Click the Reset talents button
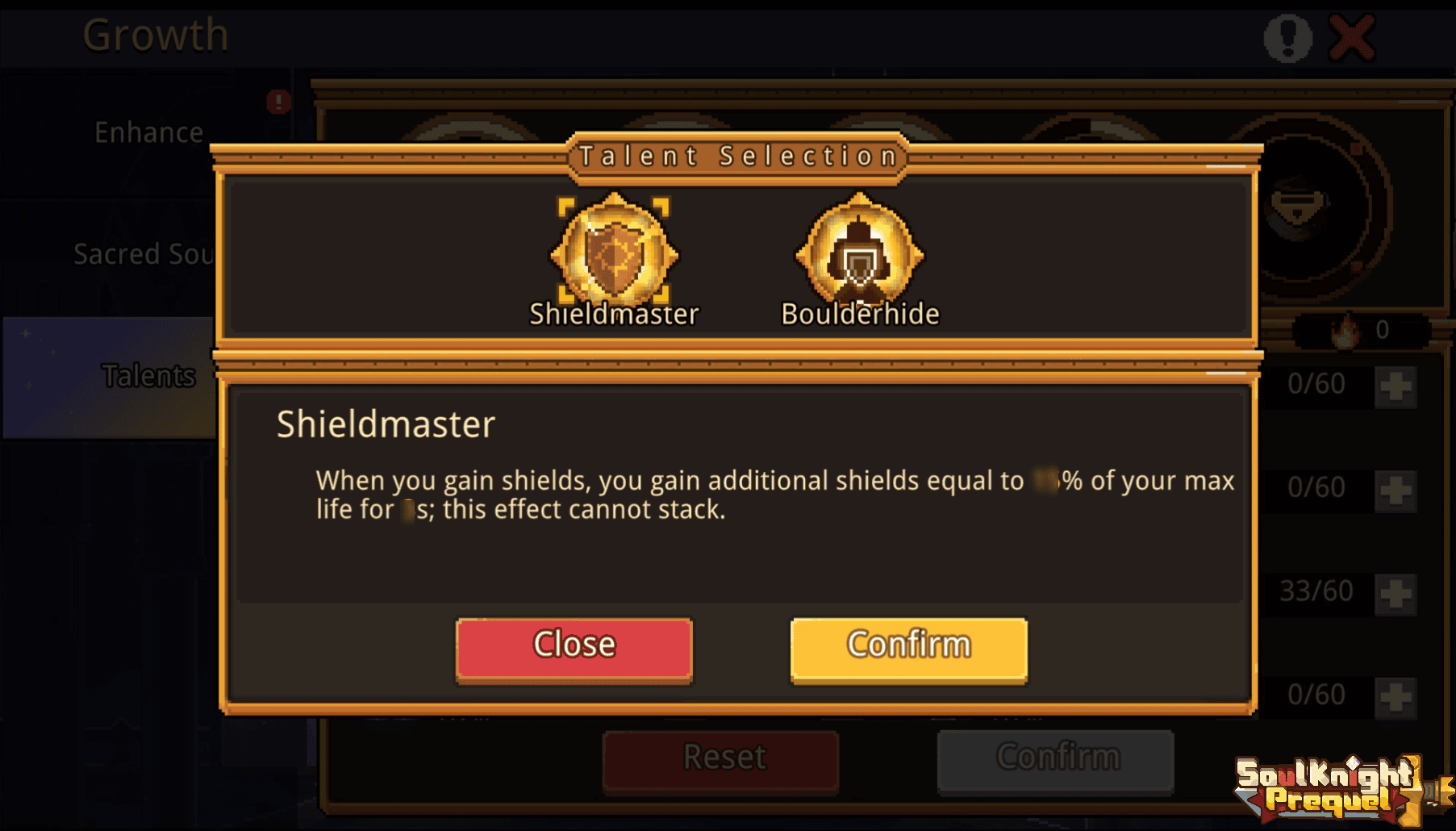Viewport: 1456px width, 831px height. (723, 758)
